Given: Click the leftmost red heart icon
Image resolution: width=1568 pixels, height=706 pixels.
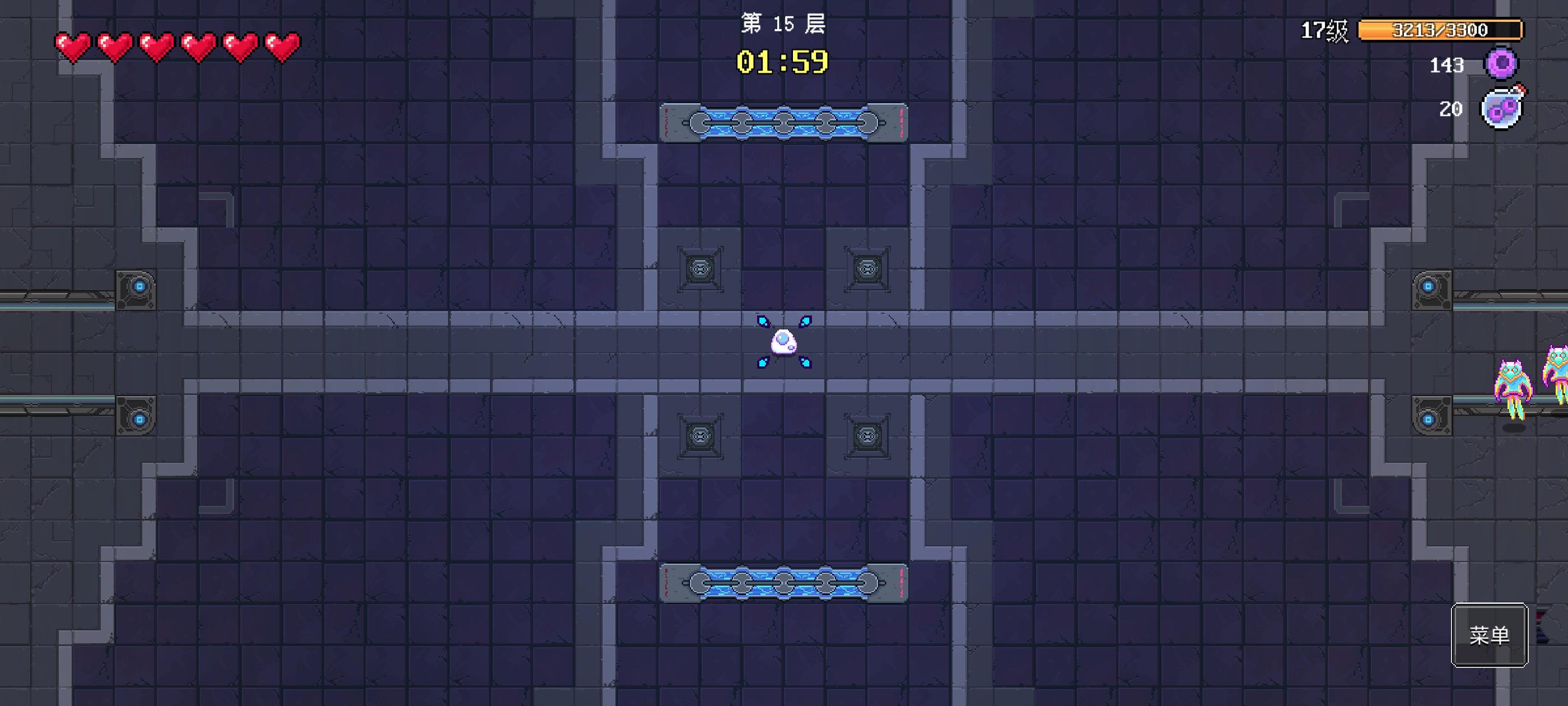Looking at the screenshot, I should tap(72, 46).
